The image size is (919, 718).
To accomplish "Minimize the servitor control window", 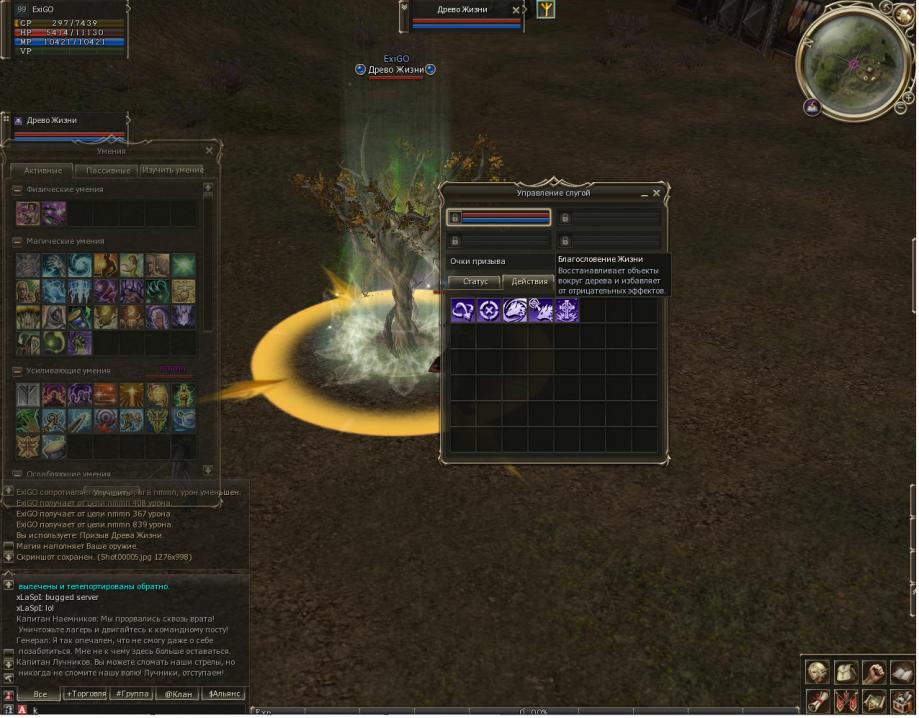I will point(642,193).
